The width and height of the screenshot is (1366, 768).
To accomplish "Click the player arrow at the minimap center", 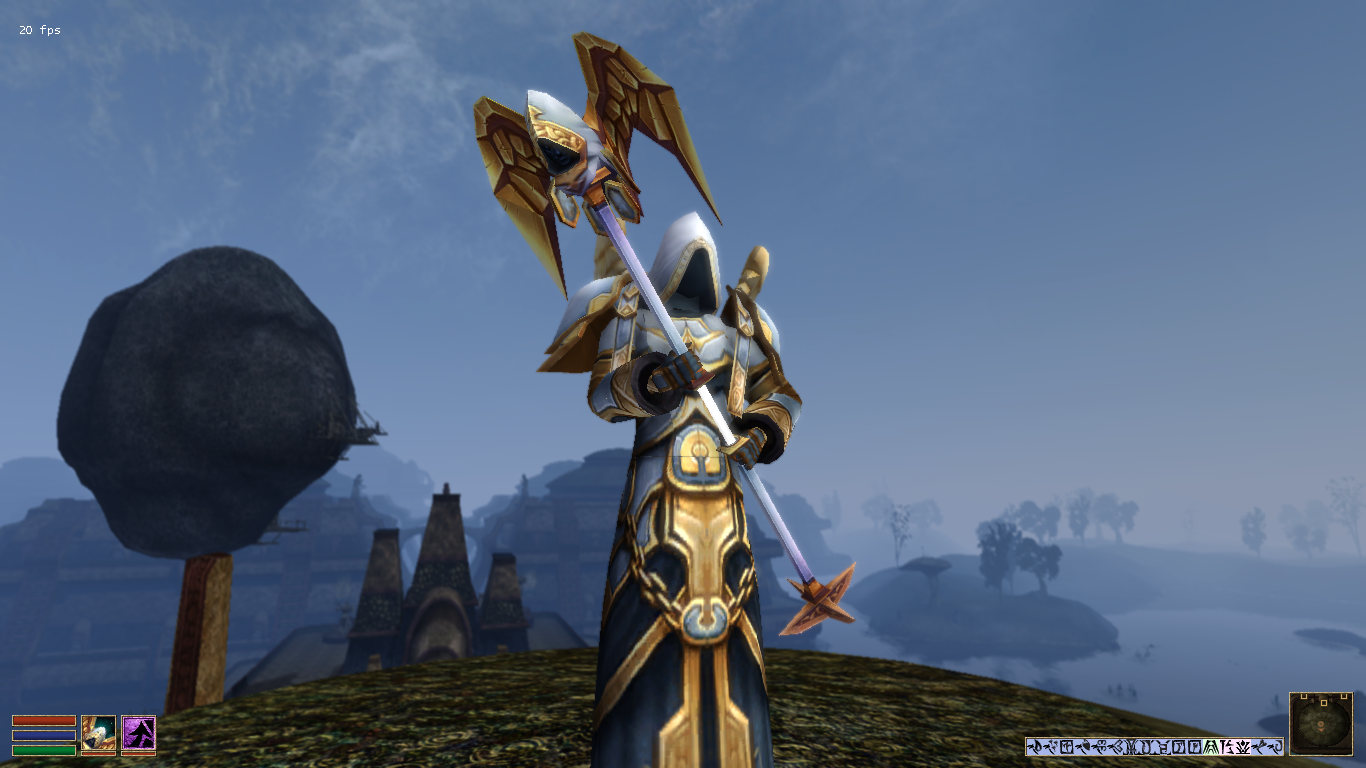I will (x=1321, y=726).
